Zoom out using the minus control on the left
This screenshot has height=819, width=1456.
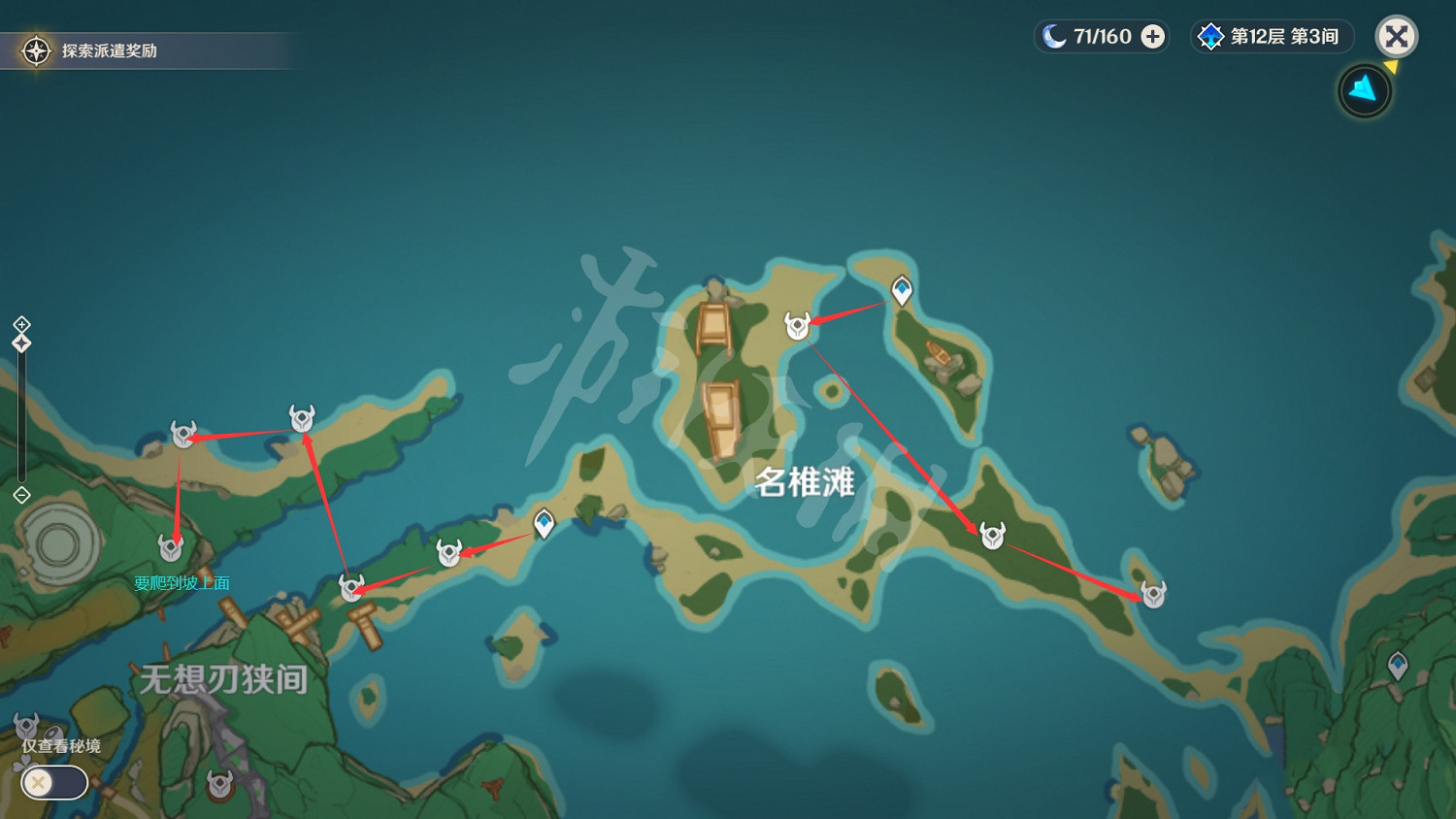(x=19, y=495)
